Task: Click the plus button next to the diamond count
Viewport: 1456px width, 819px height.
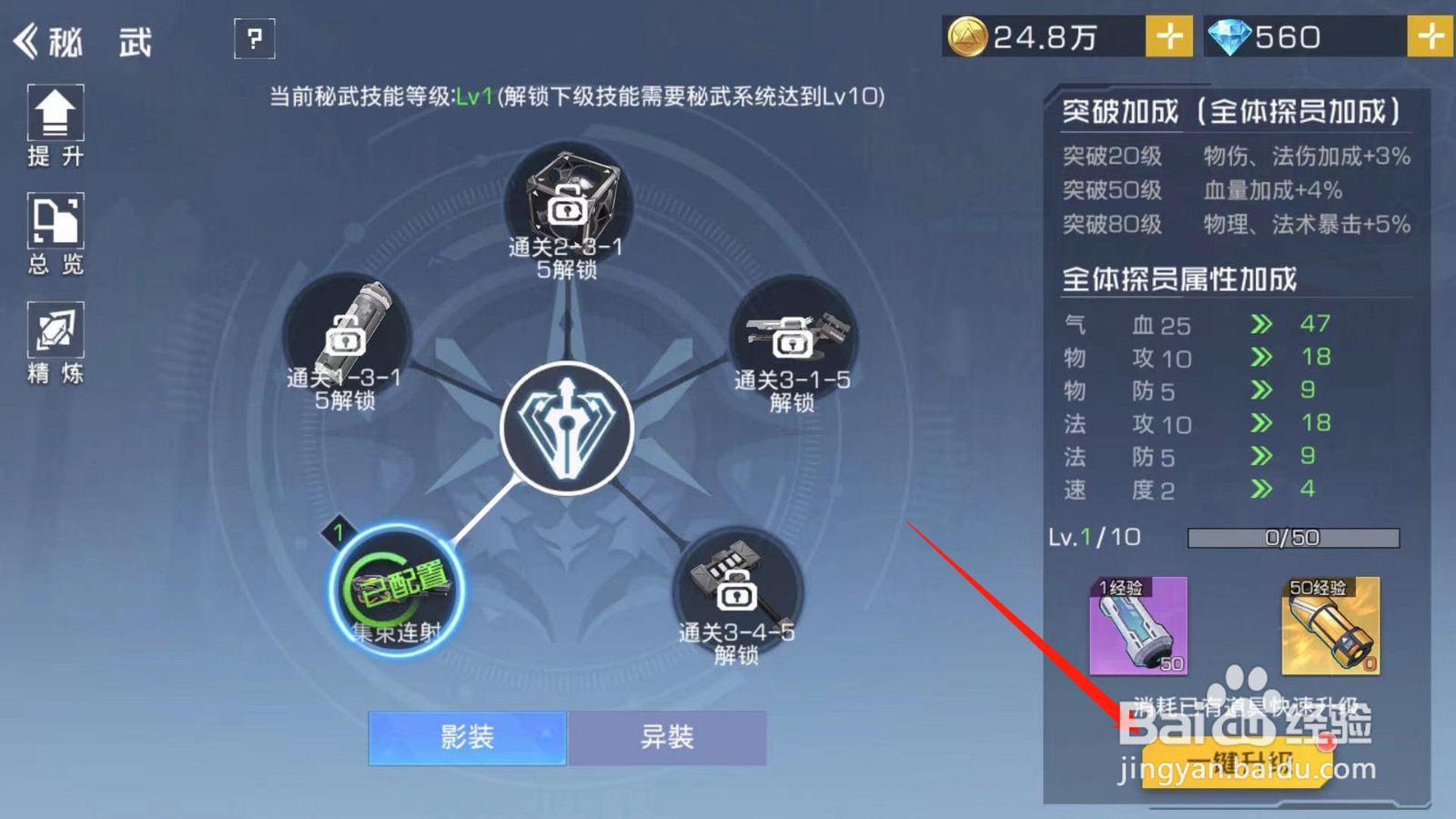Action: tap(1431, 37)
